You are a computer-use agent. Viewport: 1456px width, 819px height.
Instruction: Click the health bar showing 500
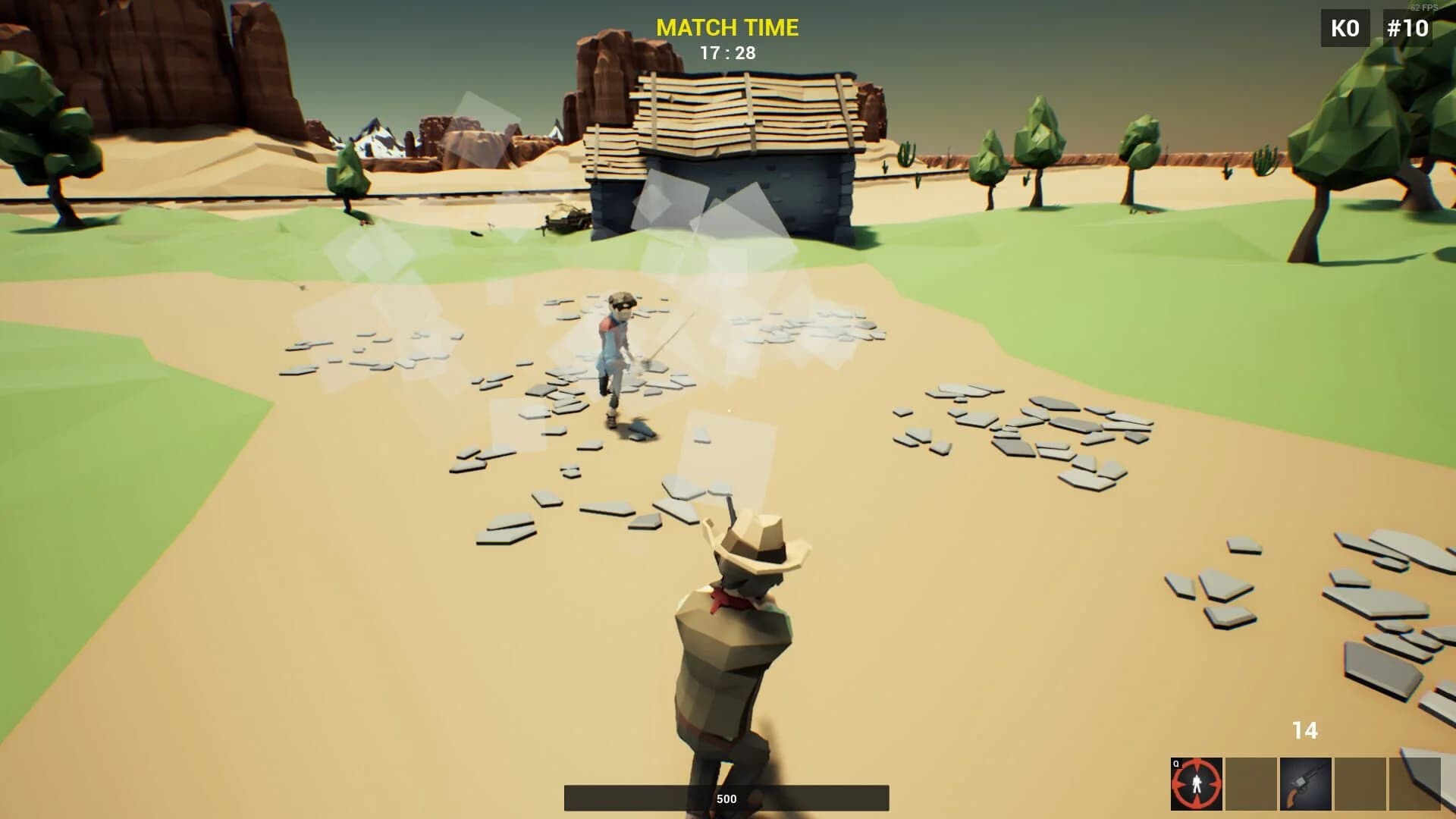pos(726,798)
